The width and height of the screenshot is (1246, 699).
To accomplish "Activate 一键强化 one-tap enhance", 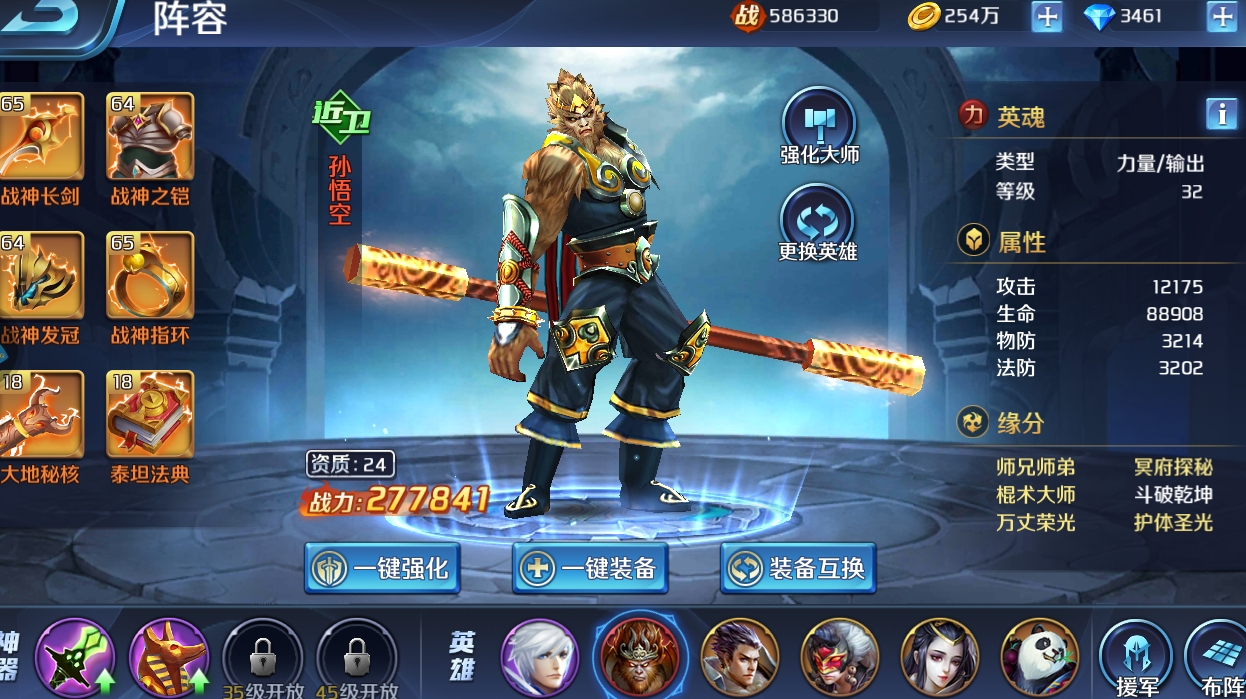I will (x=383, y=569).
